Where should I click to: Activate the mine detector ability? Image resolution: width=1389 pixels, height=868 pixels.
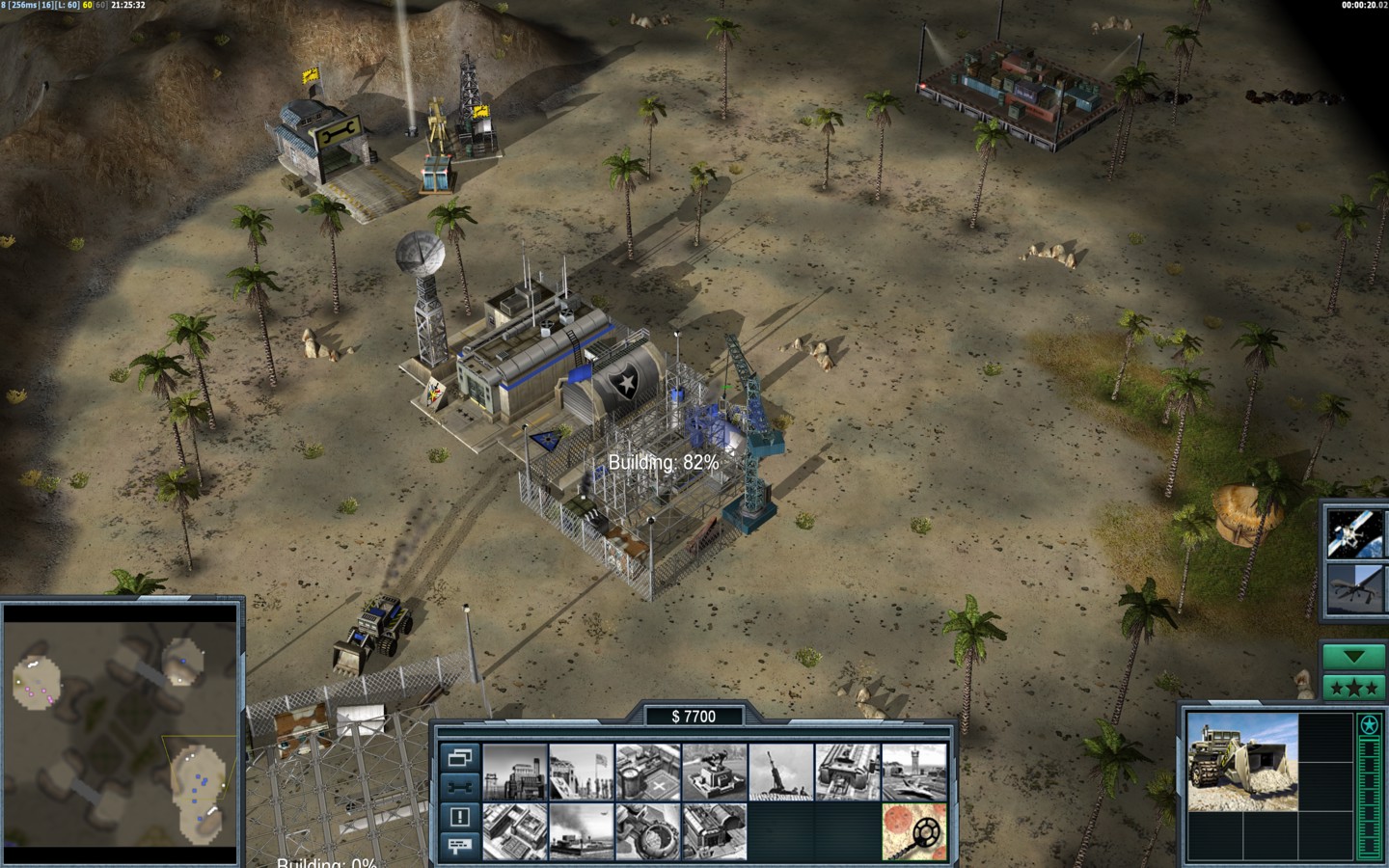pyautogui.click(x=914, y=831)
